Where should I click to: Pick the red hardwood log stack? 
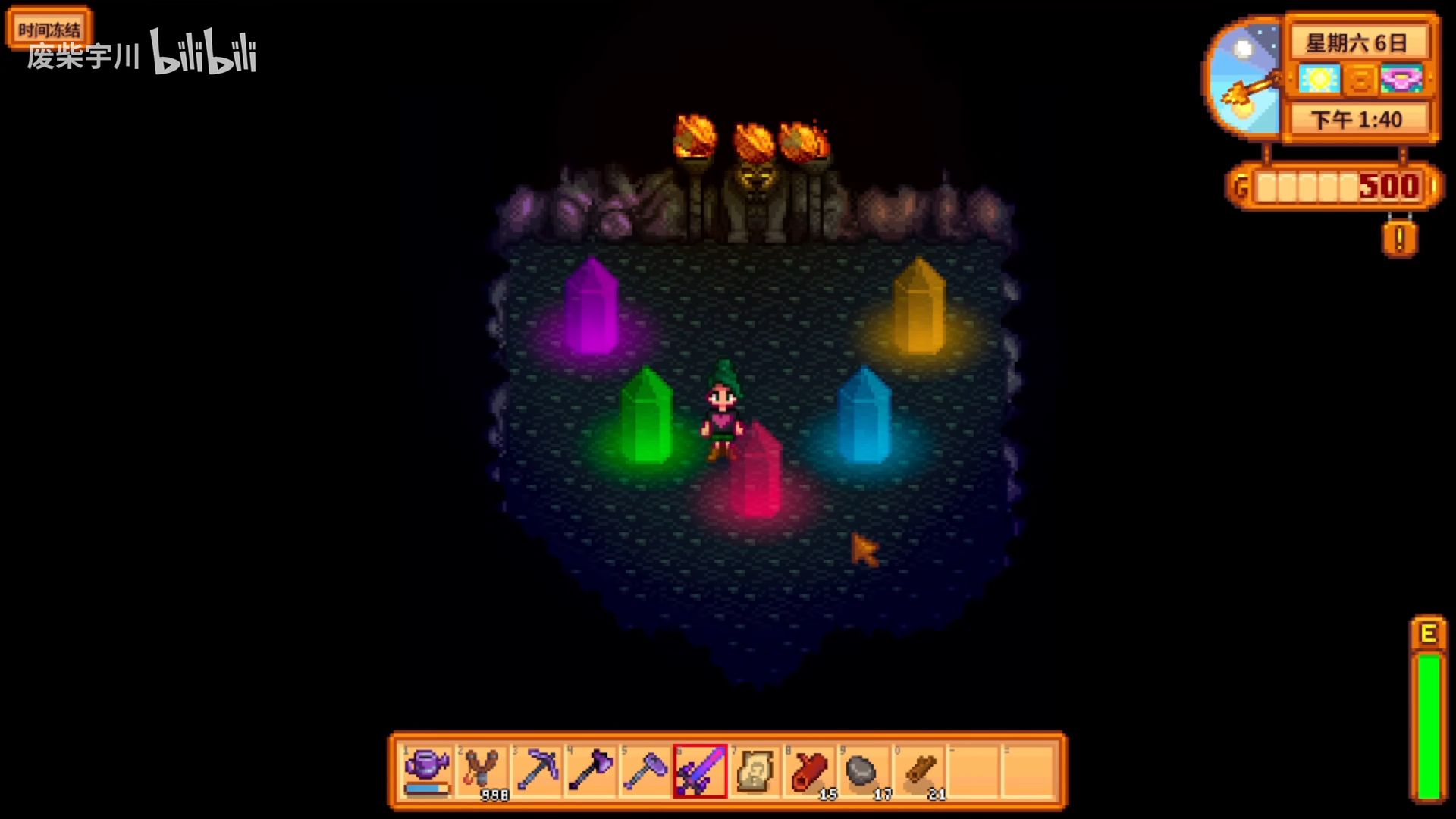point(809,770)
